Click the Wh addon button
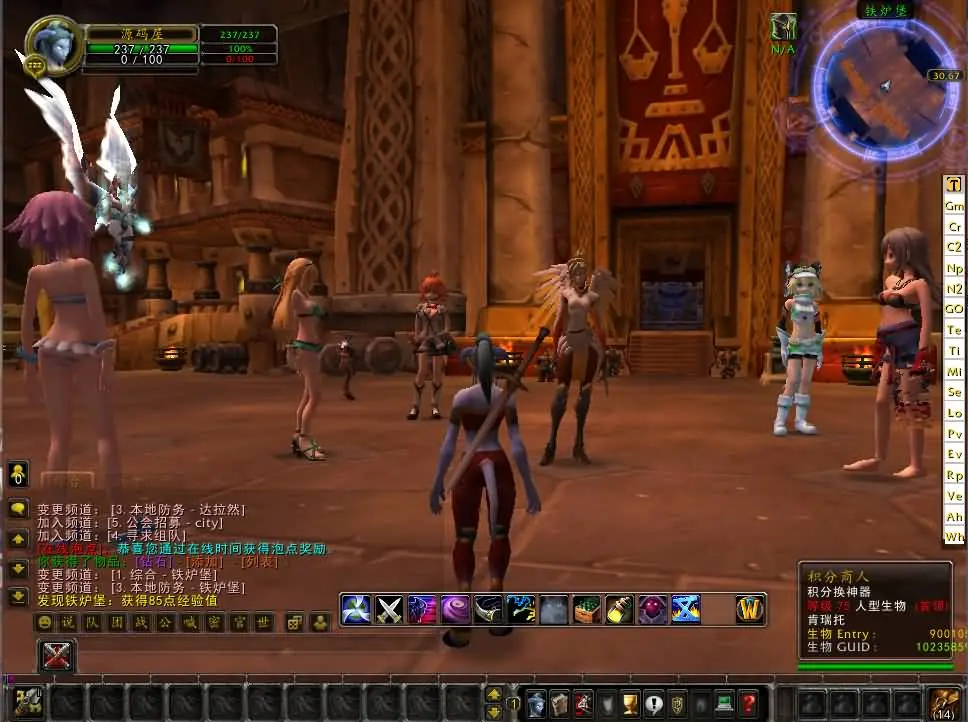Screen dimensions: 968x722 pos(954,537)
